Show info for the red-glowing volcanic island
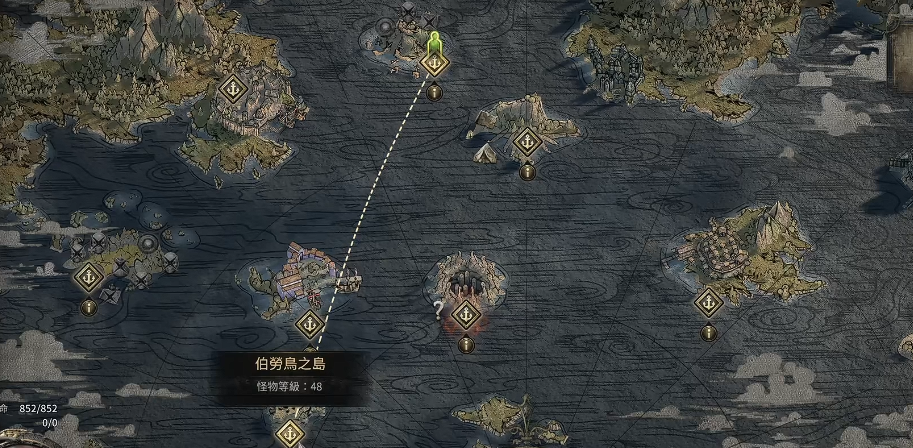Image resolution: width=913 pixels, height=448 pixels. (465, 344)
